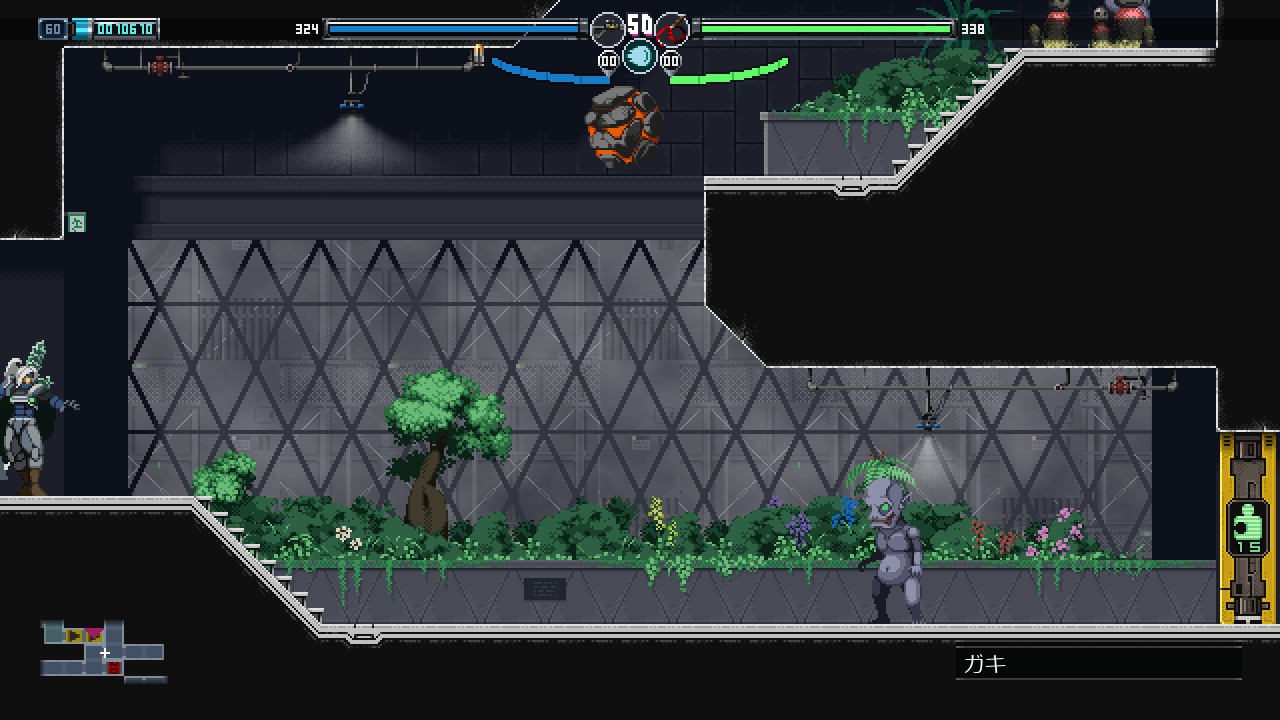Select the red whip weapon icon
Image resolution: width=1280 pixels, height=720 pixels.
(672, 30)
